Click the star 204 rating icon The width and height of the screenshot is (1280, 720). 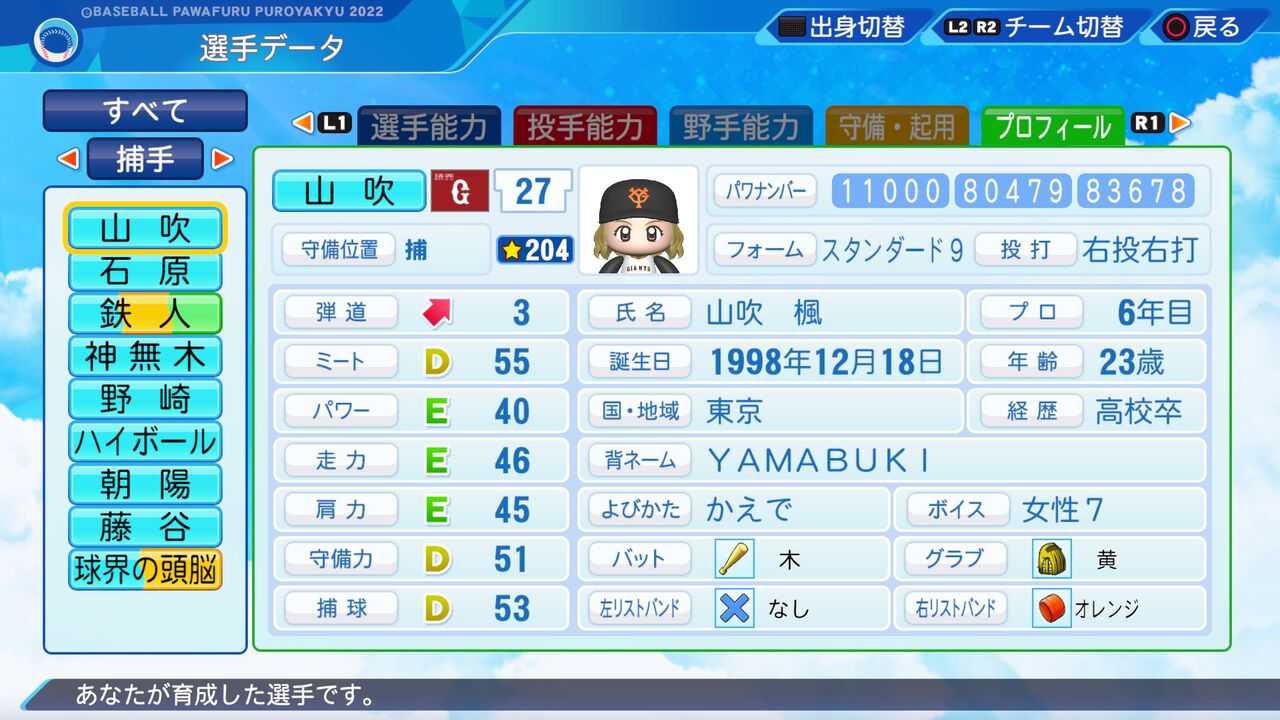point(535,251)
